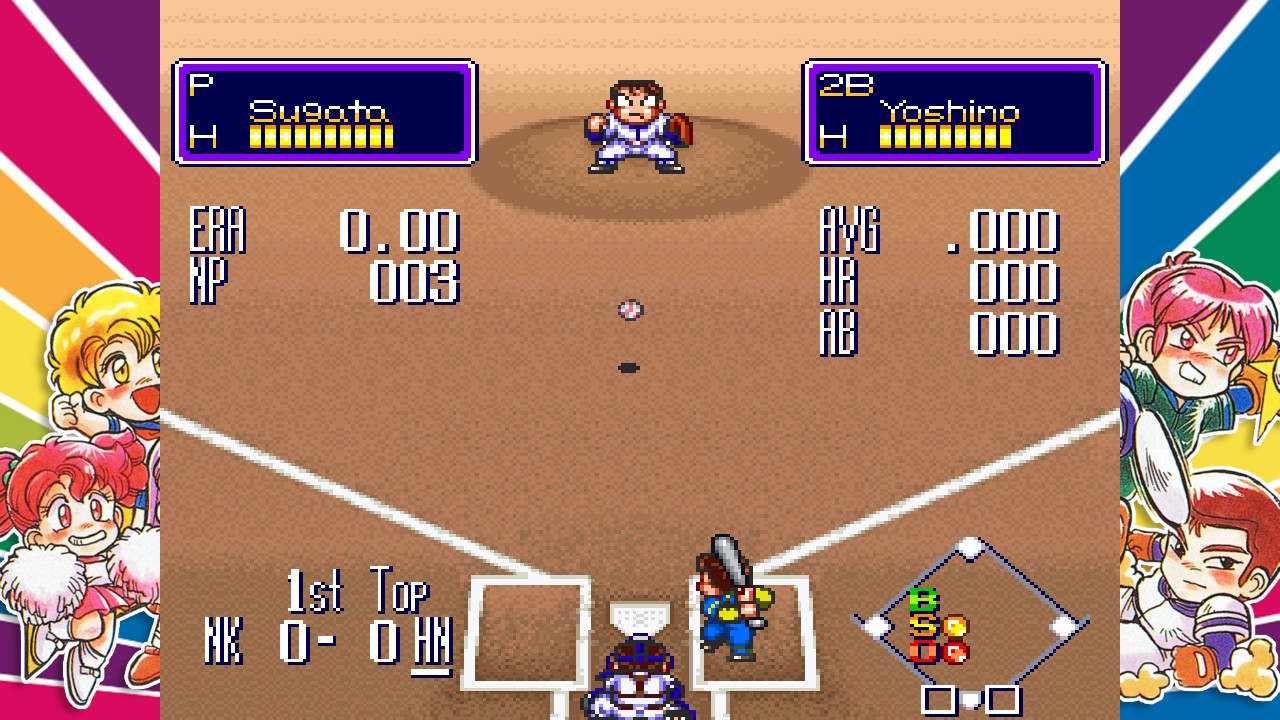1280x720 pixels.
Task: Click the orange S strike indicator
Action: coord(922,624)
